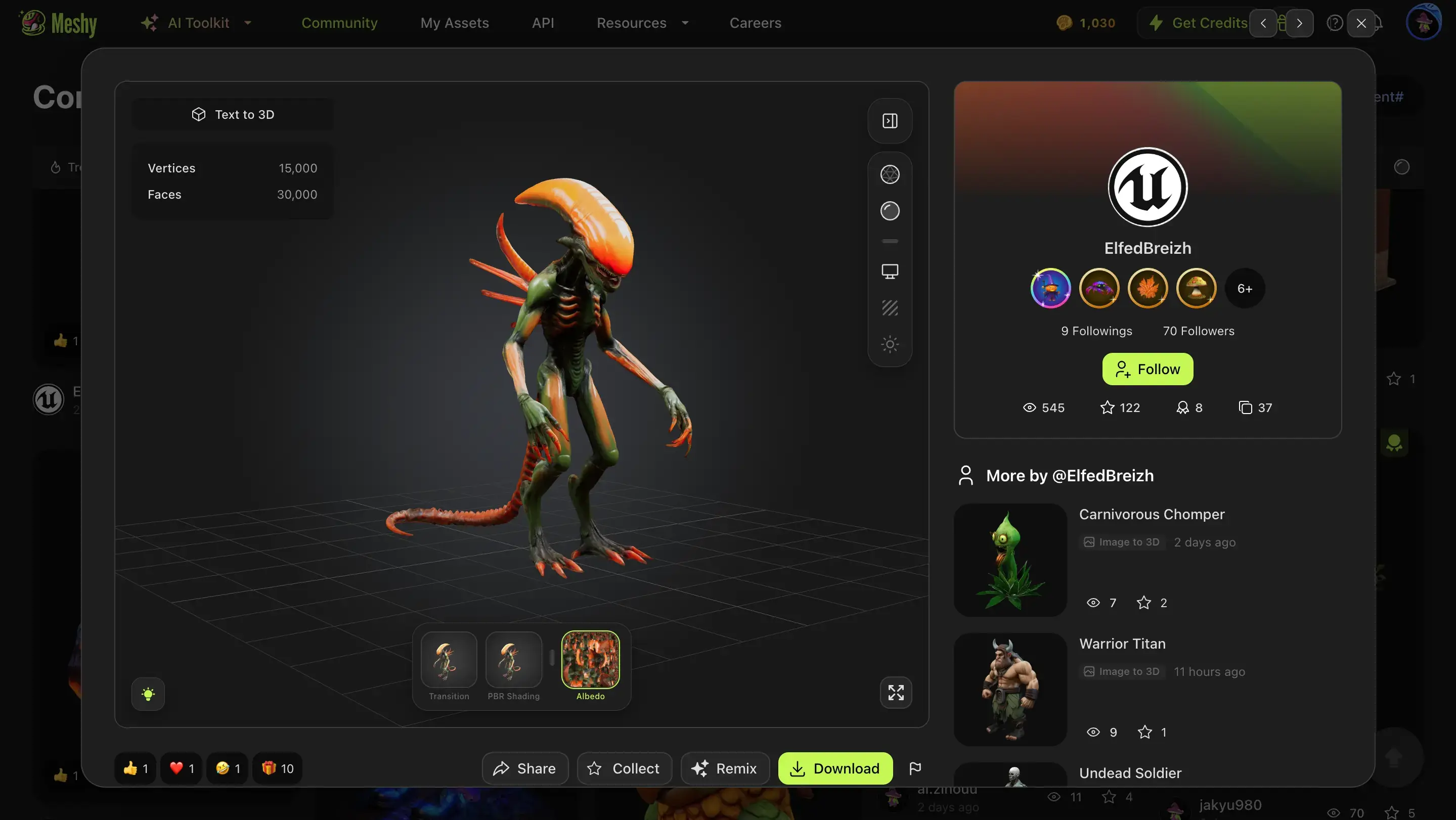The image size is (1456, 820).
Task: Navigate to My Assets
Action: (455, 23)
